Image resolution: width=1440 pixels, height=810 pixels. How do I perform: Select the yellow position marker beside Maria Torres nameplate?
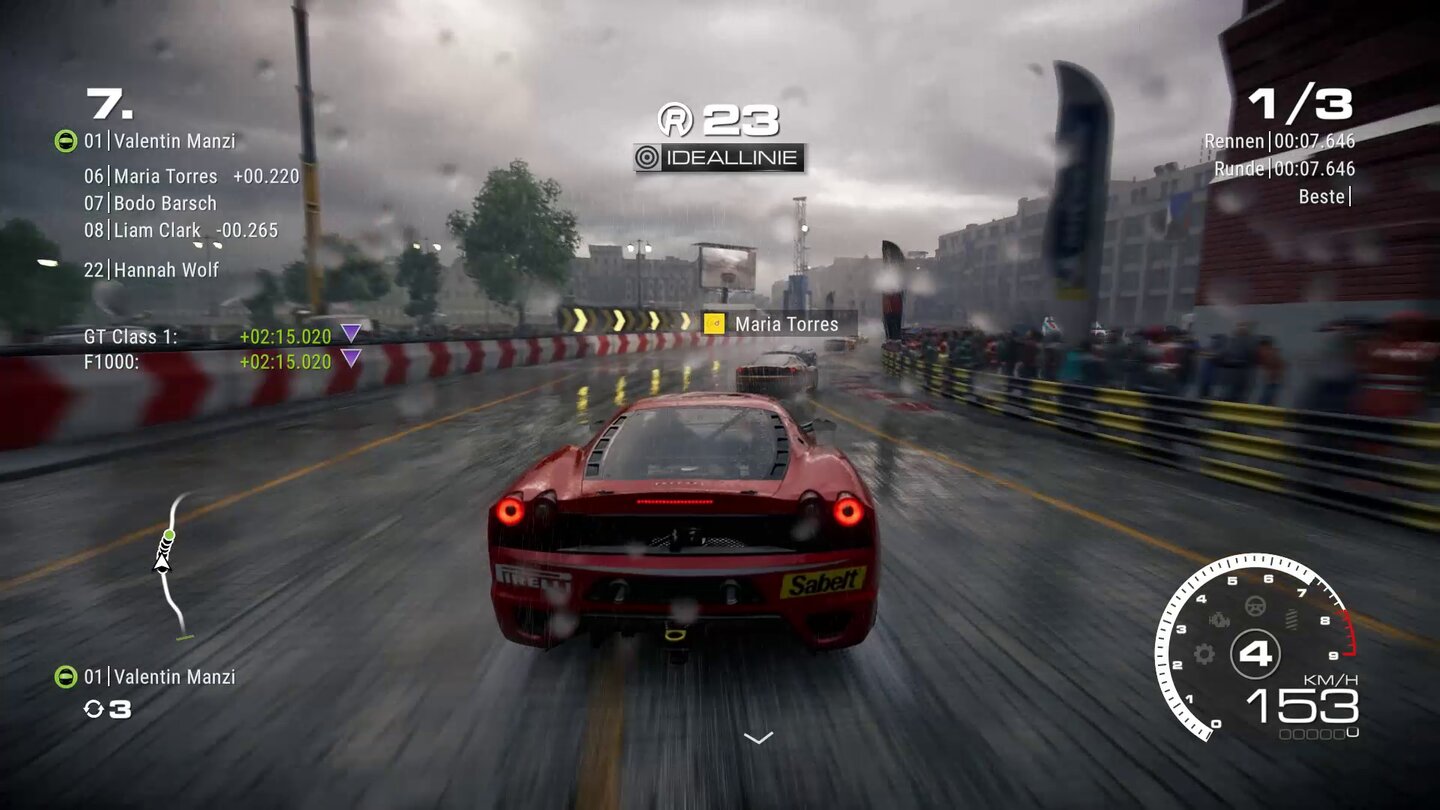click(x=715, y=324)
